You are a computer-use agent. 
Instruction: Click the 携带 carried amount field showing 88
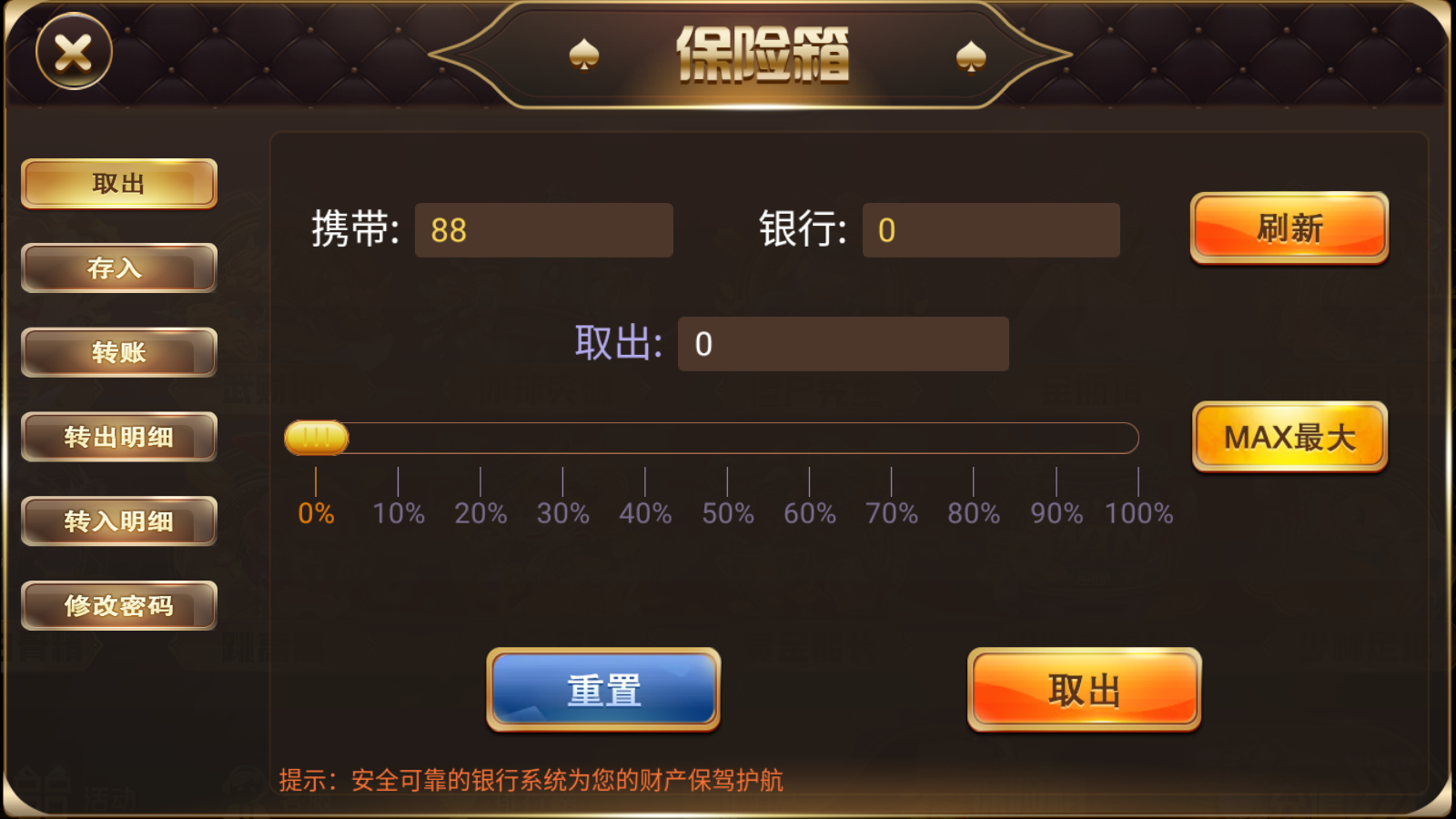(x=543, y=230)
